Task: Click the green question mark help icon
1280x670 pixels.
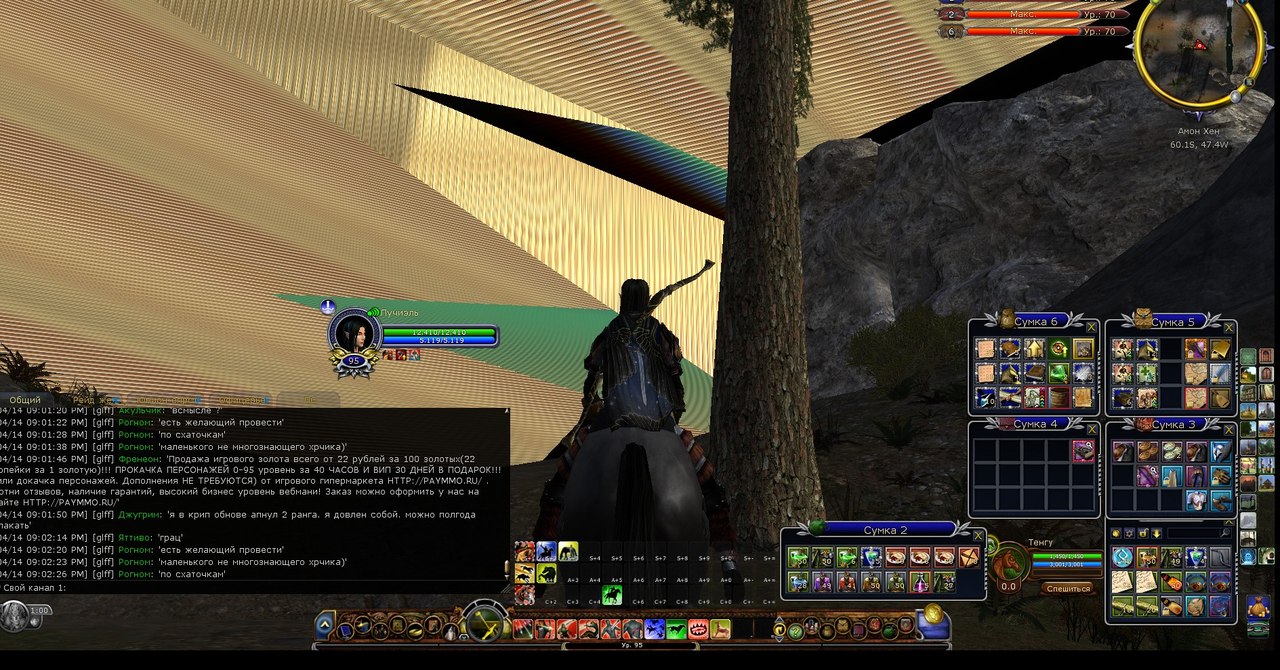Action: point(796,630)
